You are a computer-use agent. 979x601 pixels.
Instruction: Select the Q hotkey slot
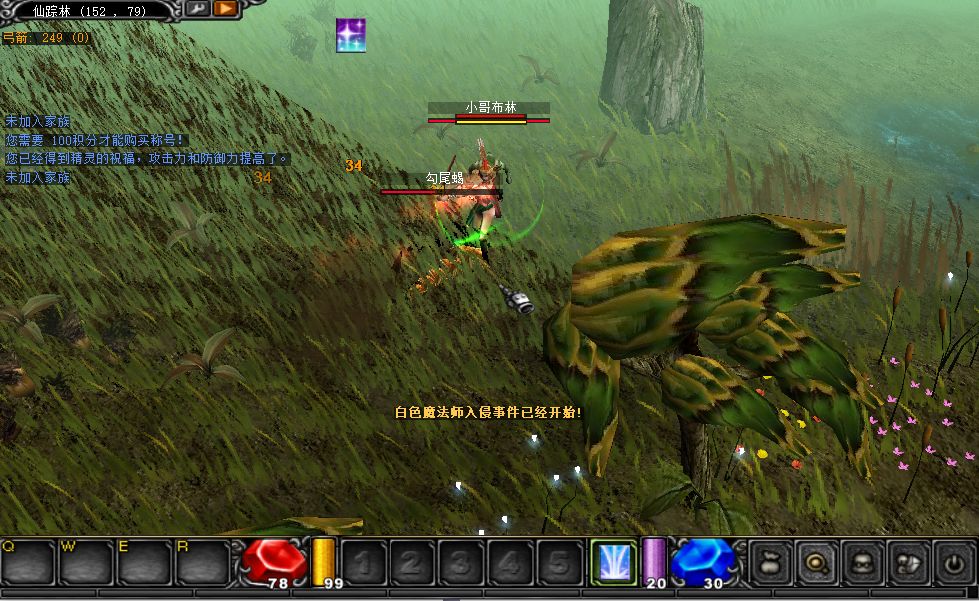[x=27, y=562]
